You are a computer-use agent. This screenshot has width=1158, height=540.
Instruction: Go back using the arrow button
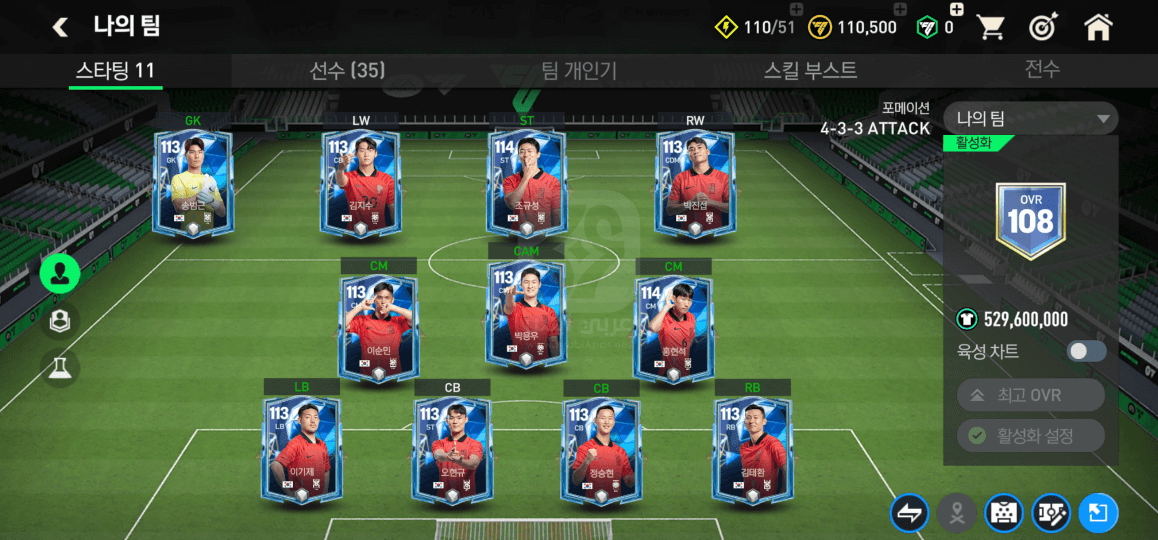tap(61, 27)
